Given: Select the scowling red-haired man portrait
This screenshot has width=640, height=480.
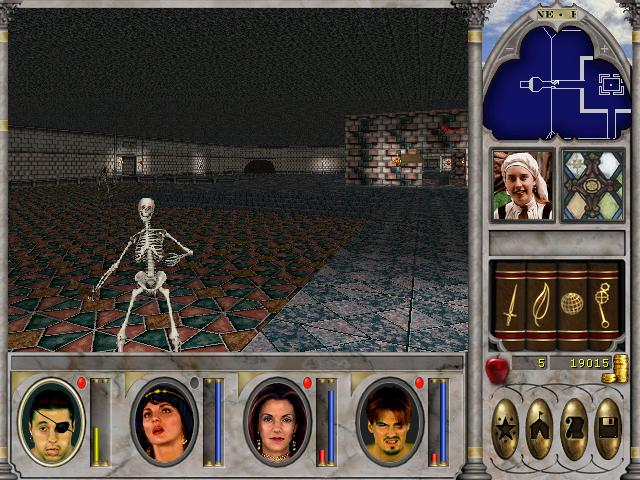Looking at the screenshot, I should (389, 420).
